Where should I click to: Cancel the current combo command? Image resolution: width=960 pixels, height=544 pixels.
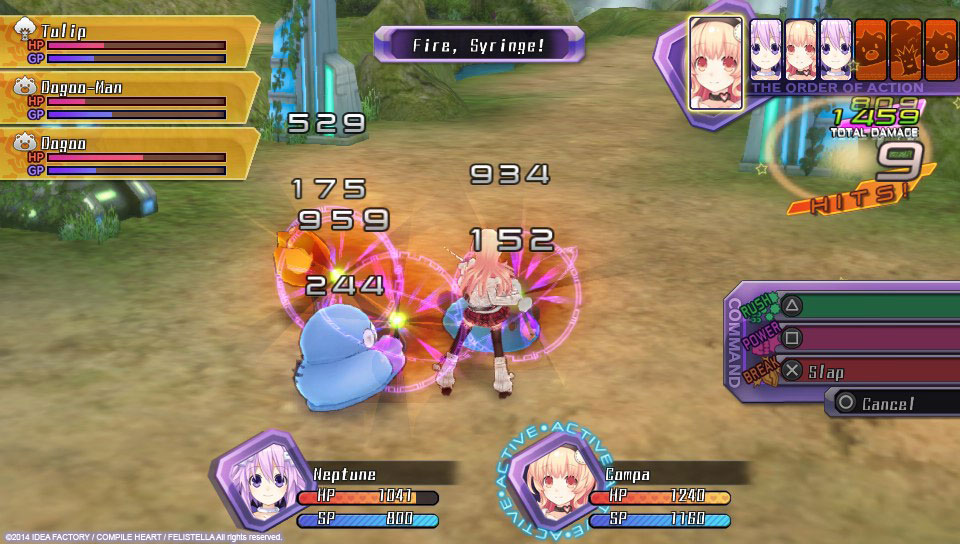[x=890, y=403]
